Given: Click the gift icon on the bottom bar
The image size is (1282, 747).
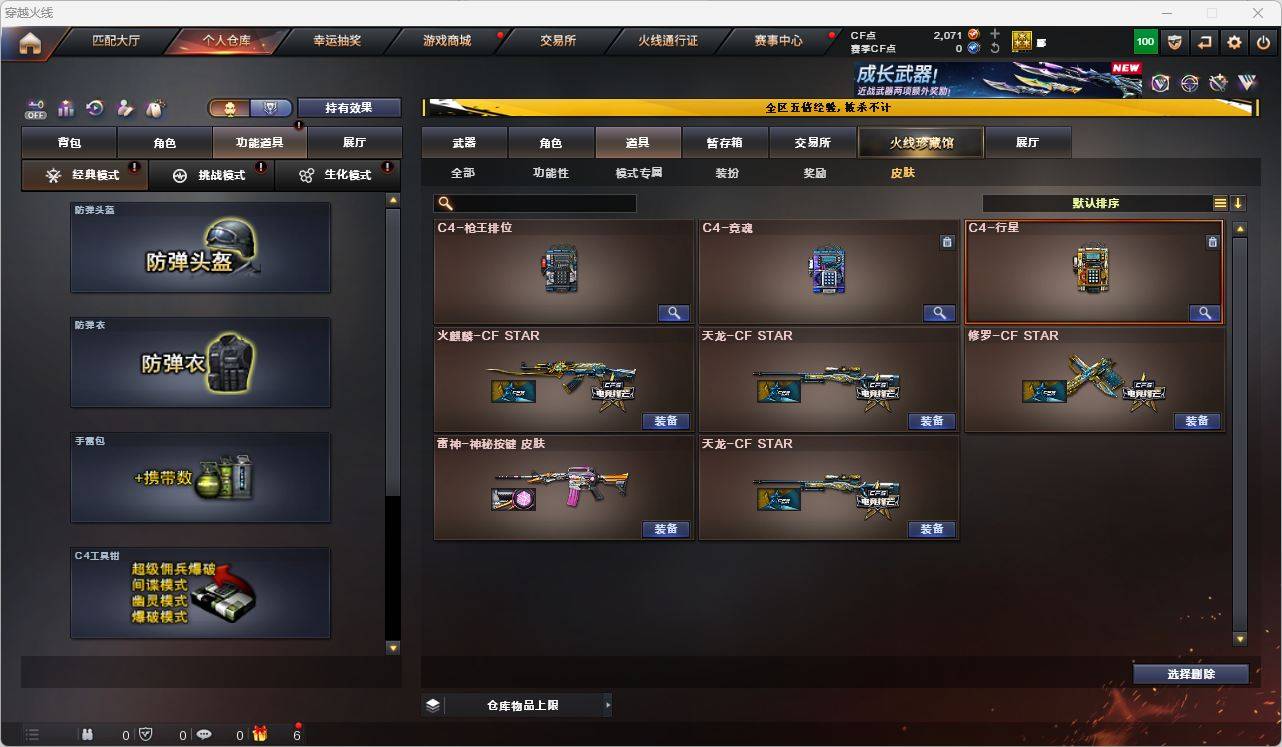Looking at the screenshot, I should (x=259, y=735).
